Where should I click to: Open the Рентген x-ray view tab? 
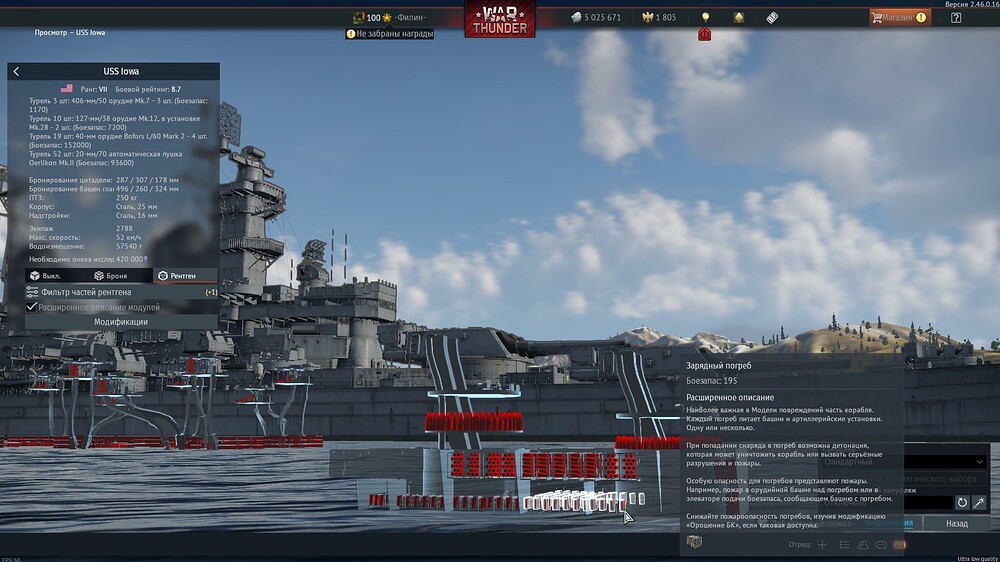pyautogui.click(x=177, y=275)
